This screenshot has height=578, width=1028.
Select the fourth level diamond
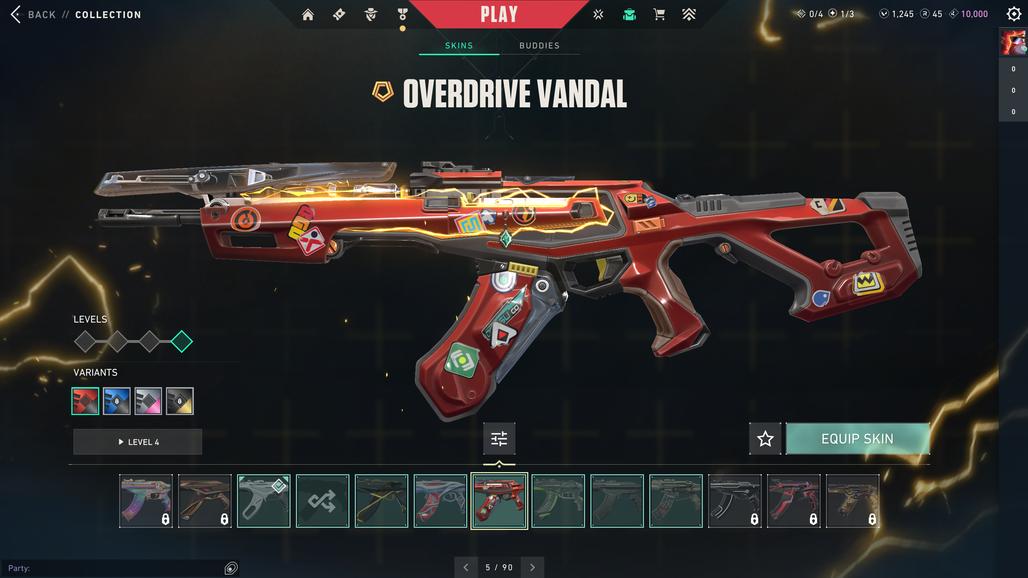[181, 342]
